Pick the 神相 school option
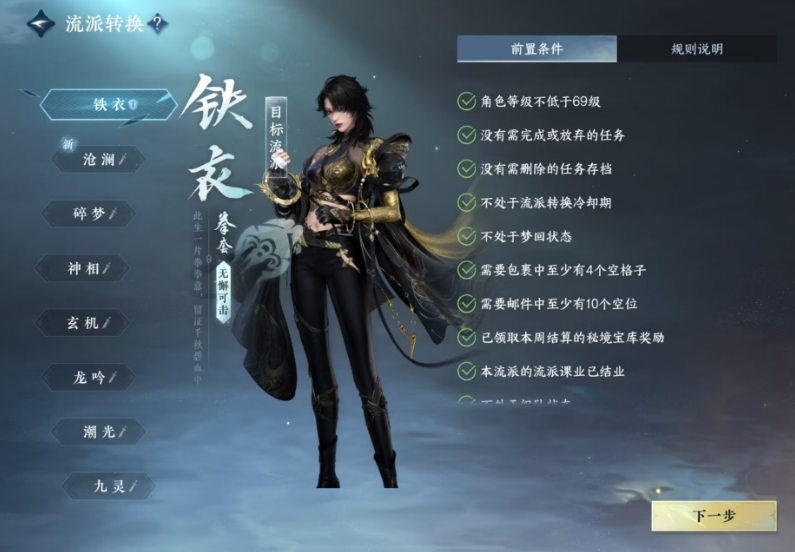 coord(83,268)
